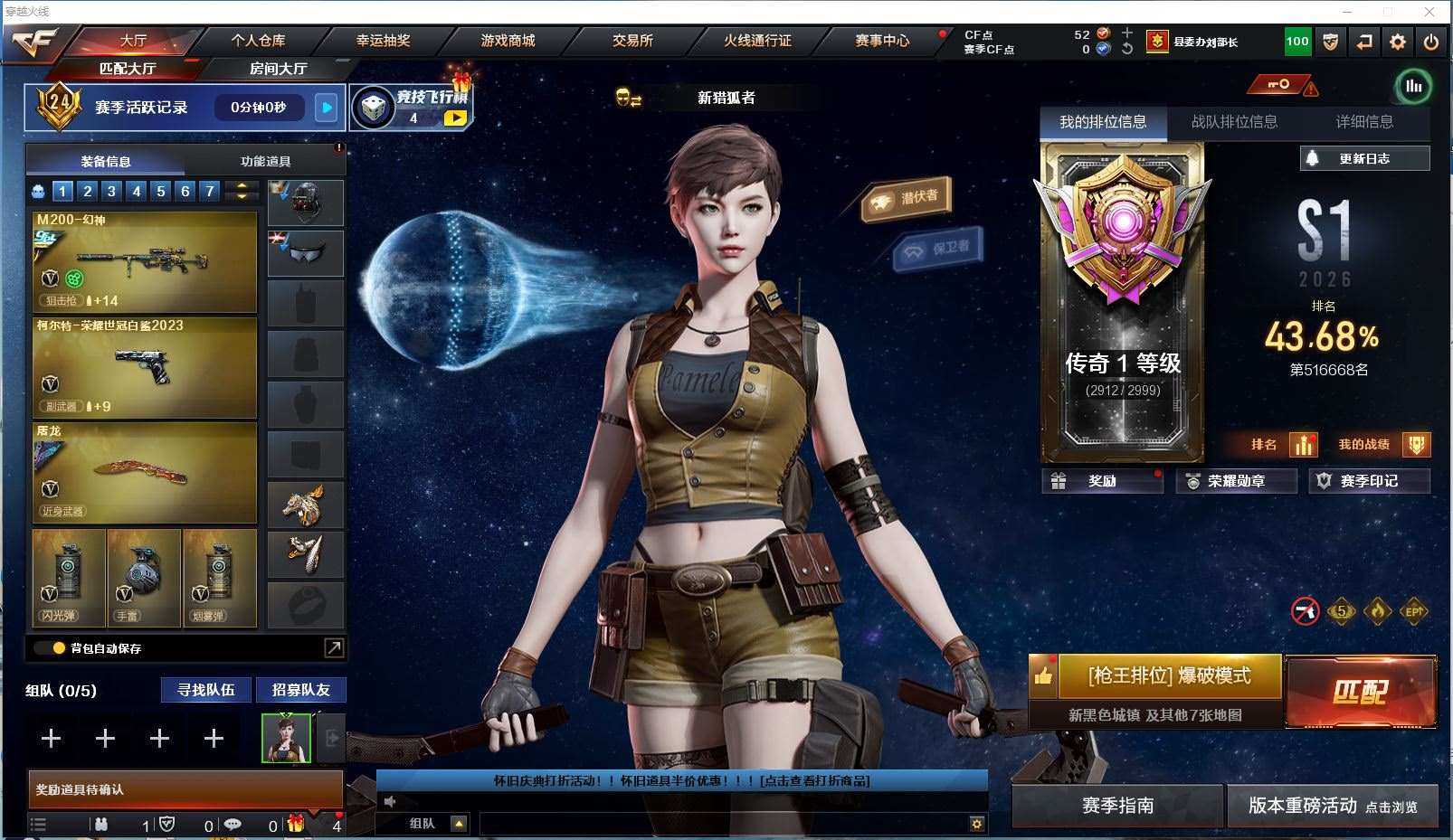Image resolution: width=1453 pixels, height=840 pixels.
Task: Toggle 背包自动保存 auto-save switch
Action: pos(51,648)
